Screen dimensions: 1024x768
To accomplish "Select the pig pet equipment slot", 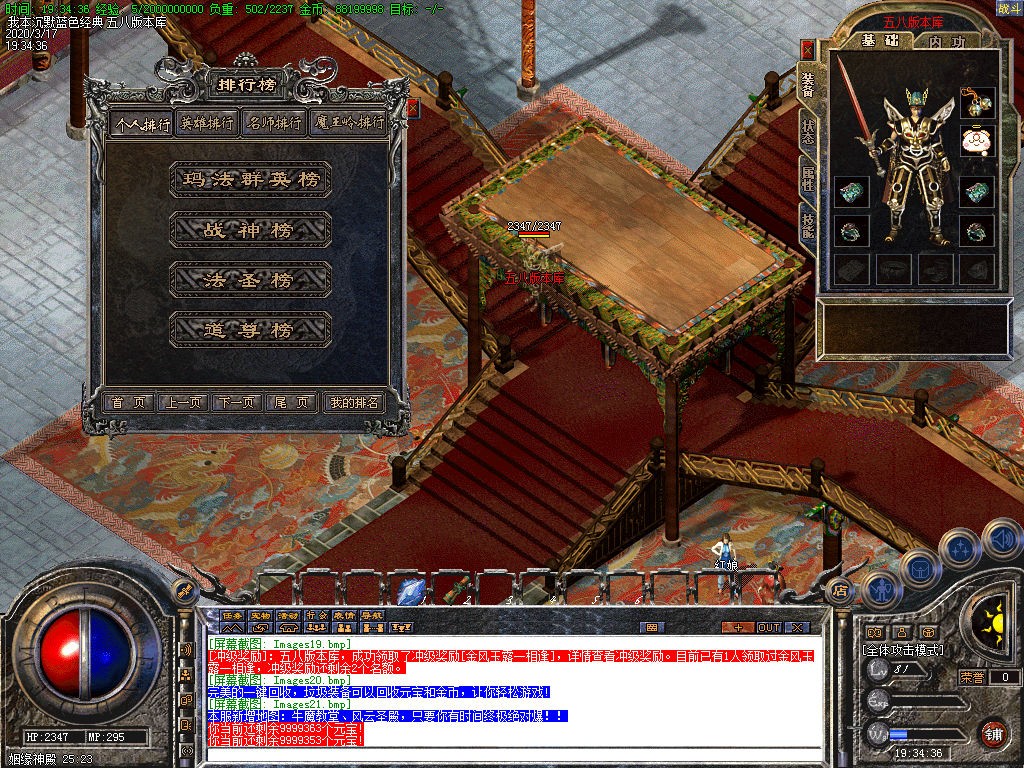I will tap(976, 140).
